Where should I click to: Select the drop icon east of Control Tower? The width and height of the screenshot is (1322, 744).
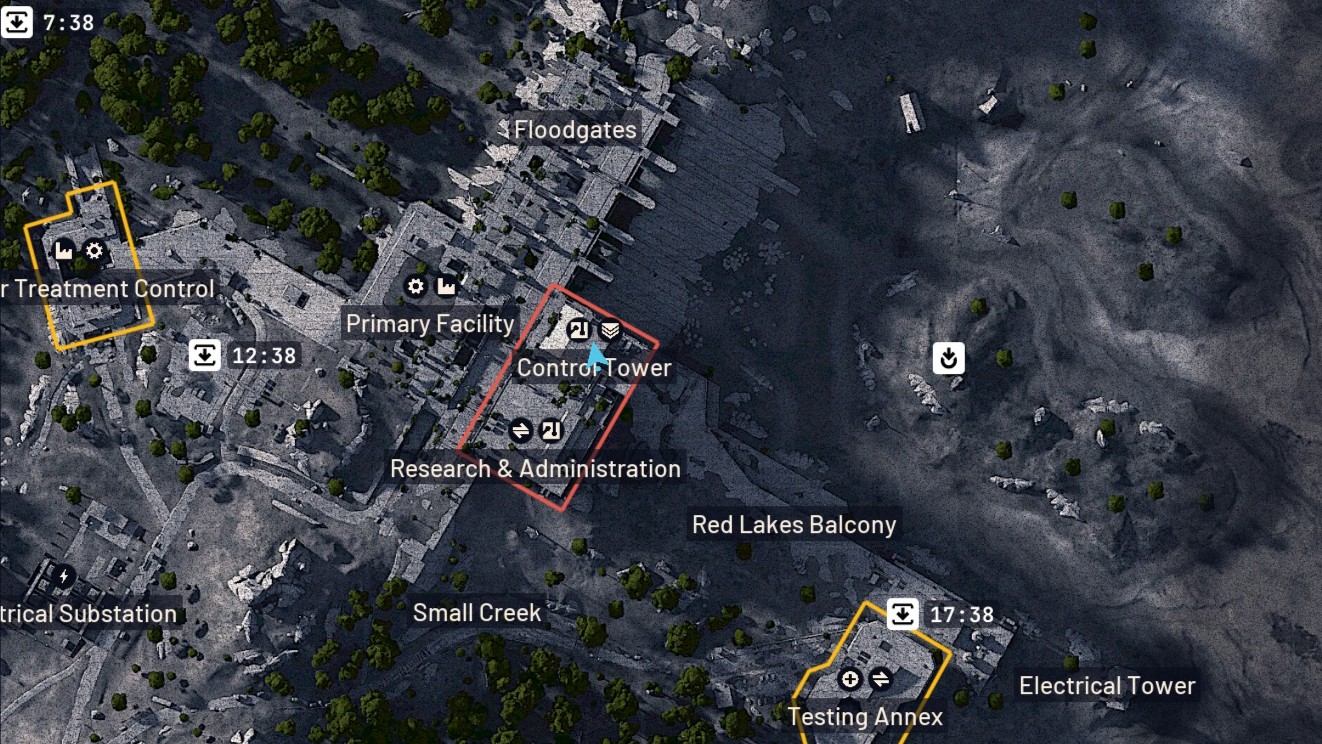(x=948, y=358)
